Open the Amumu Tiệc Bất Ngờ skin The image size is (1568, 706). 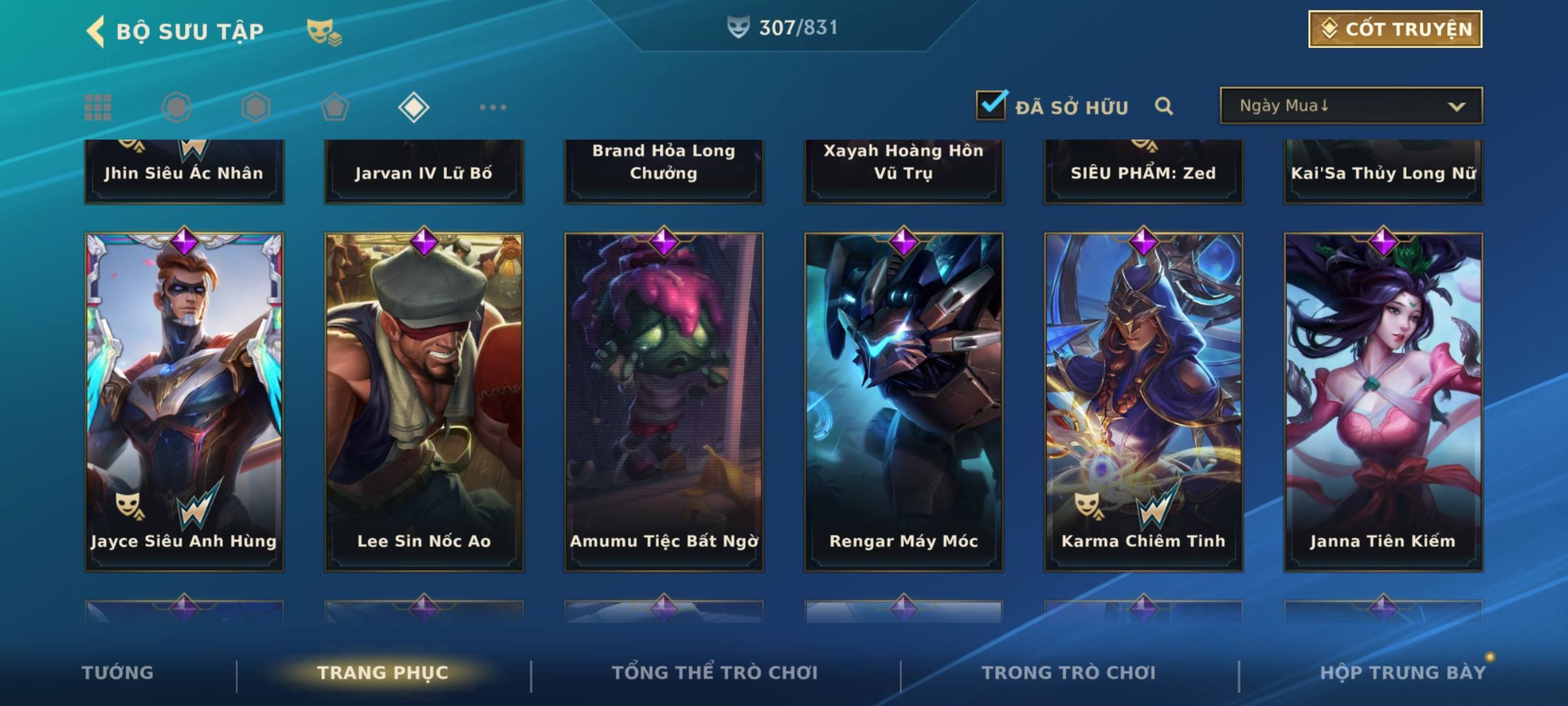pos(664,401)
